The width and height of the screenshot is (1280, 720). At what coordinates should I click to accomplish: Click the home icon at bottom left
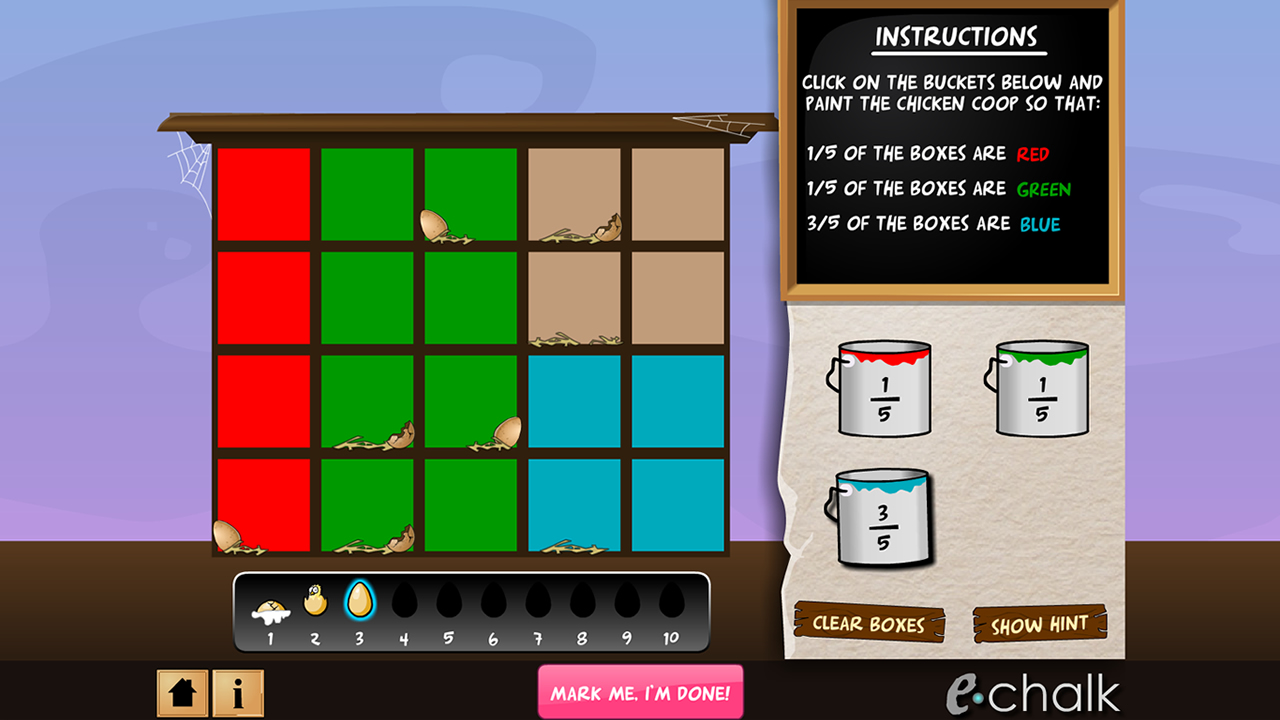pos(181,690)
